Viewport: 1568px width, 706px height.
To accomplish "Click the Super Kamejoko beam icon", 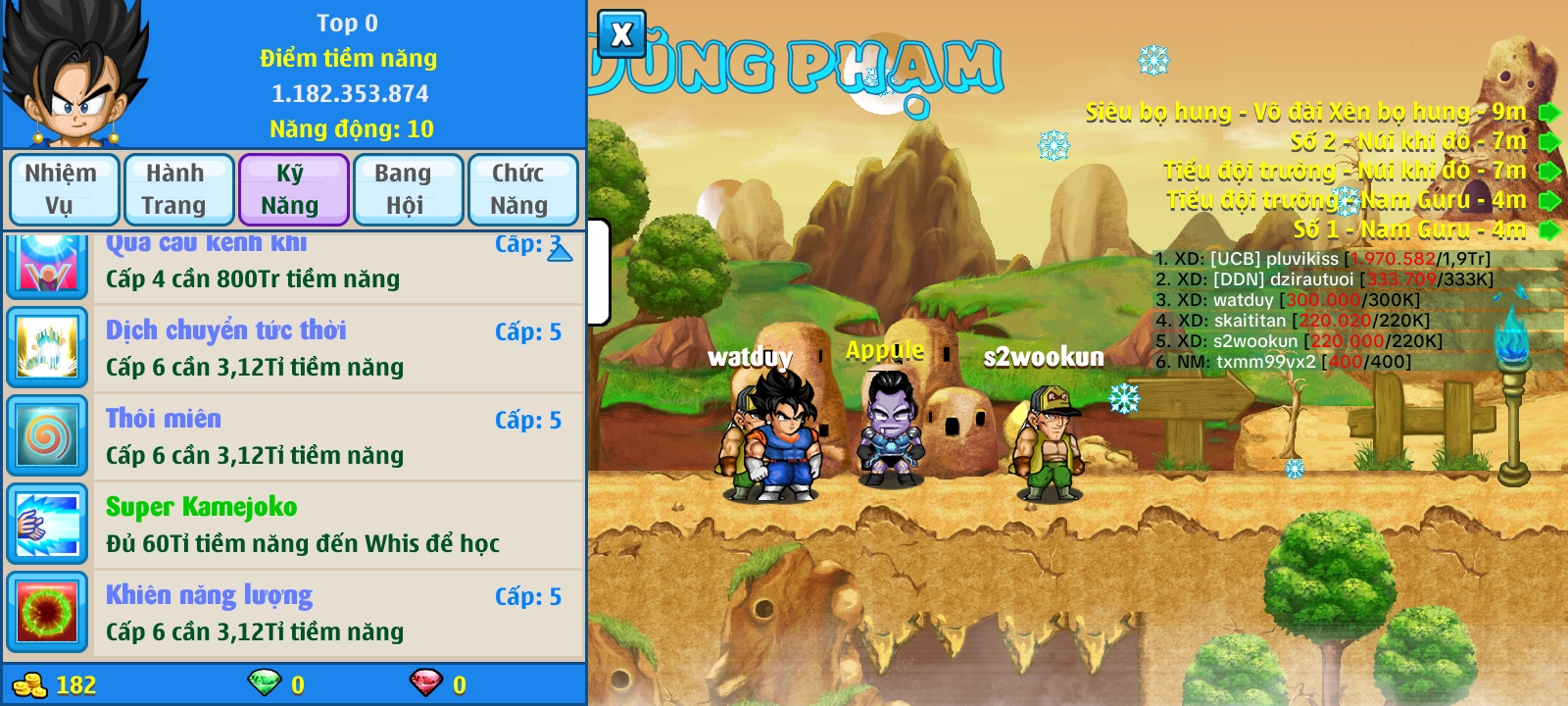I will tap(47, 525).
